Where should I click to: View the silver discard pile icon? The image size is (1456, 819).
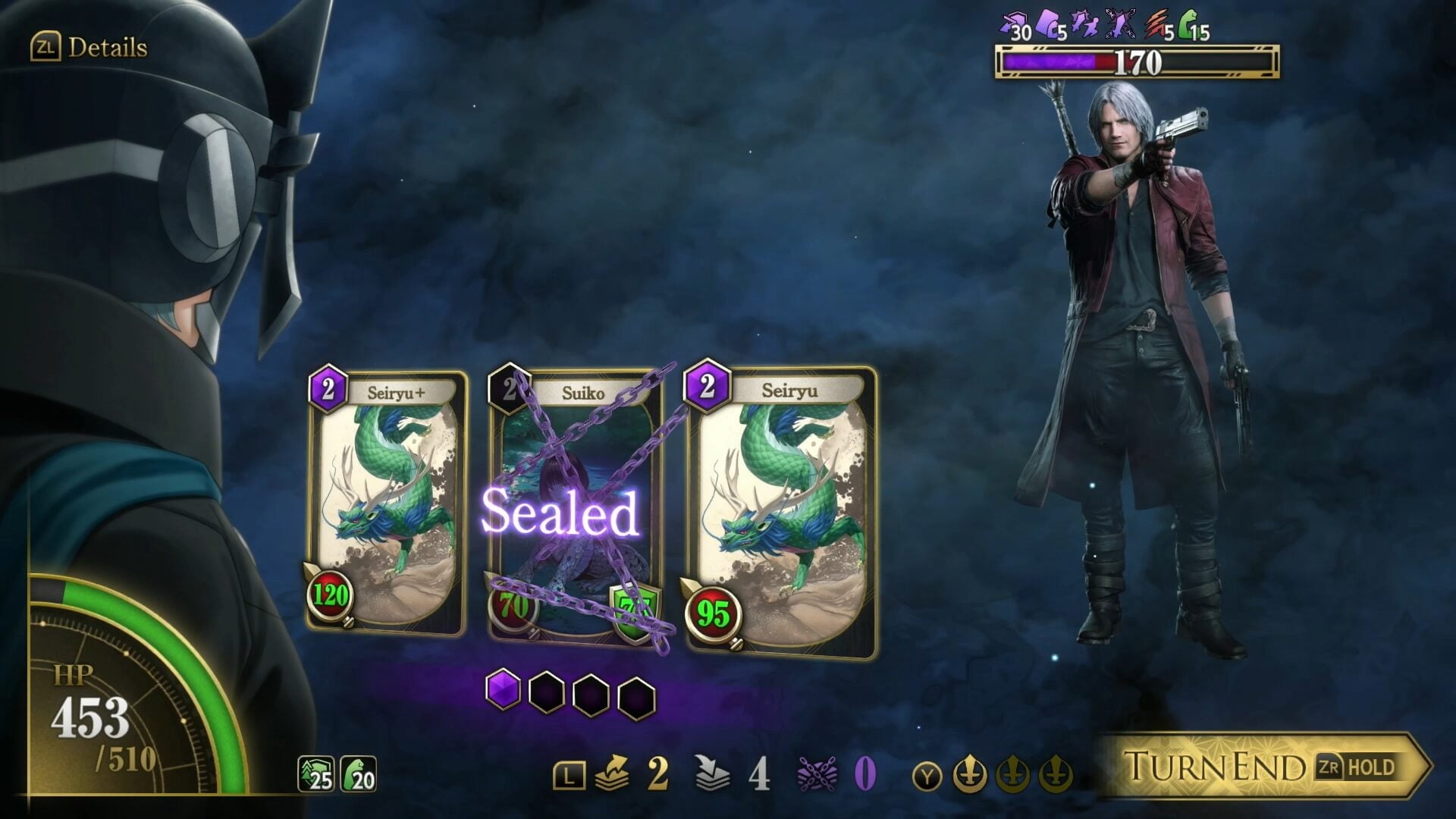711,773
